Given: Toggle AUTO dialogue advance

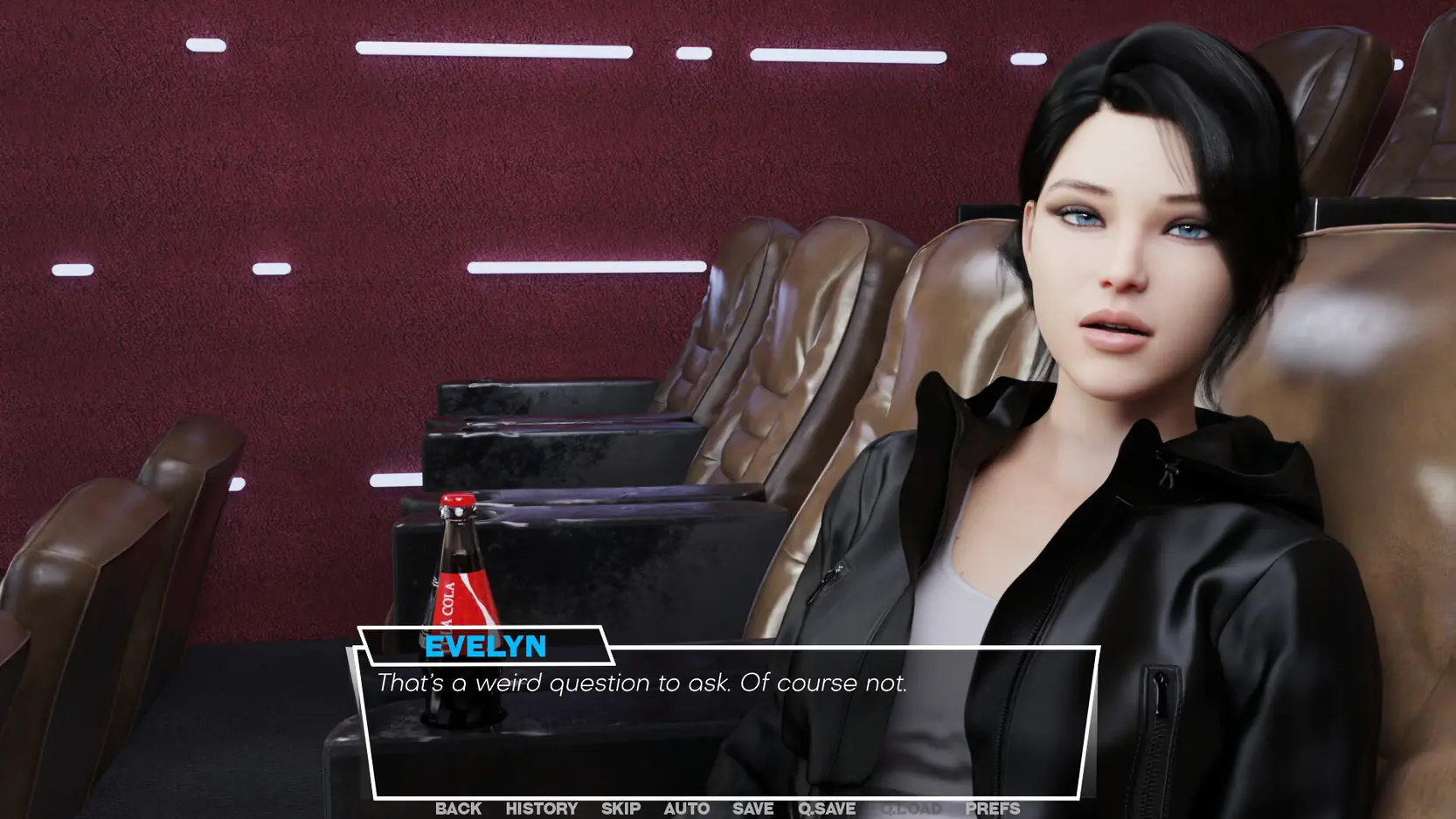Looking at the screenshot, I should 686,809.
